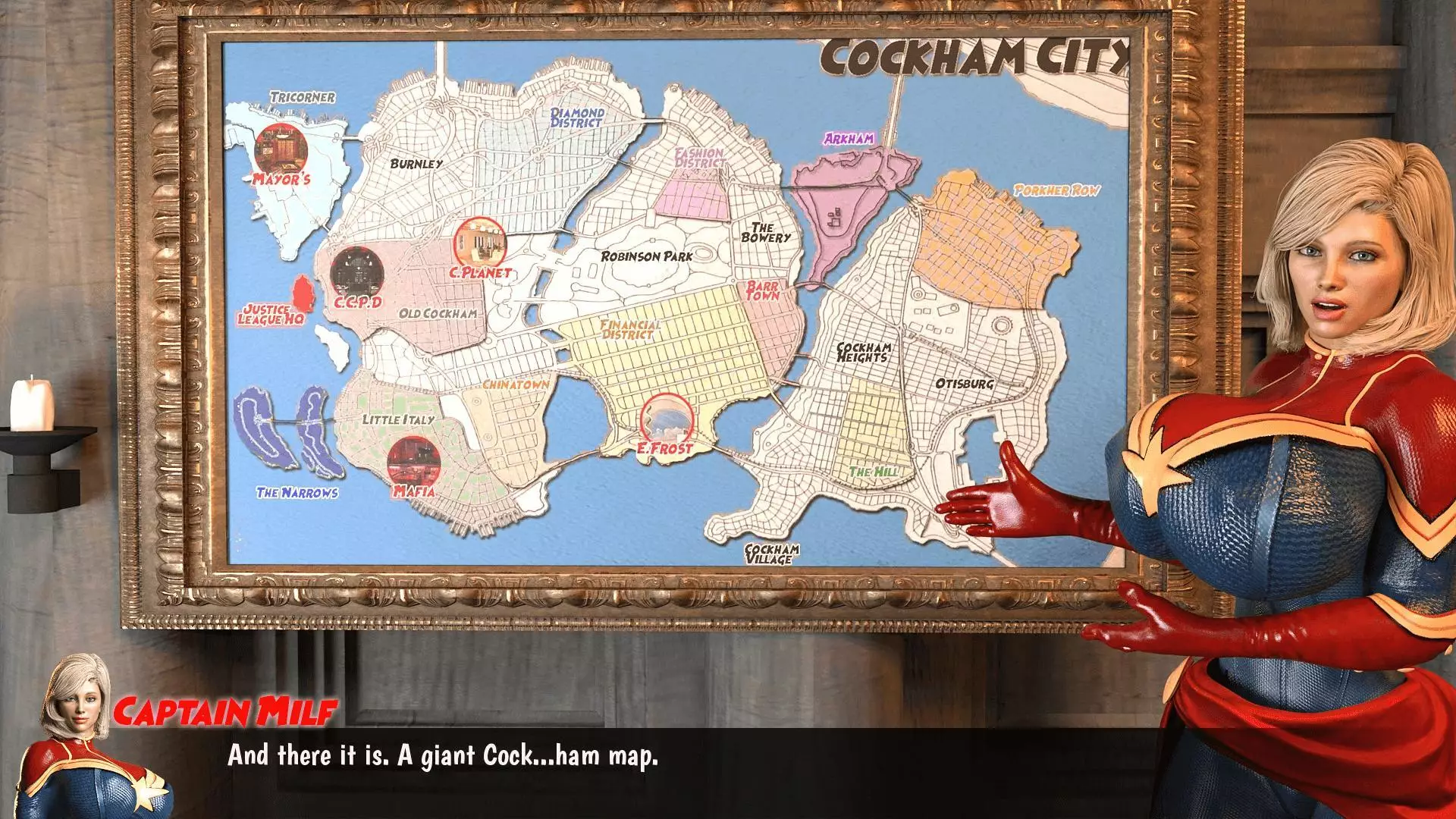1456x819 pixels.
Task: Select the C.Planet circular map icon
Action: pyautogui.click(x=479, y=240)
